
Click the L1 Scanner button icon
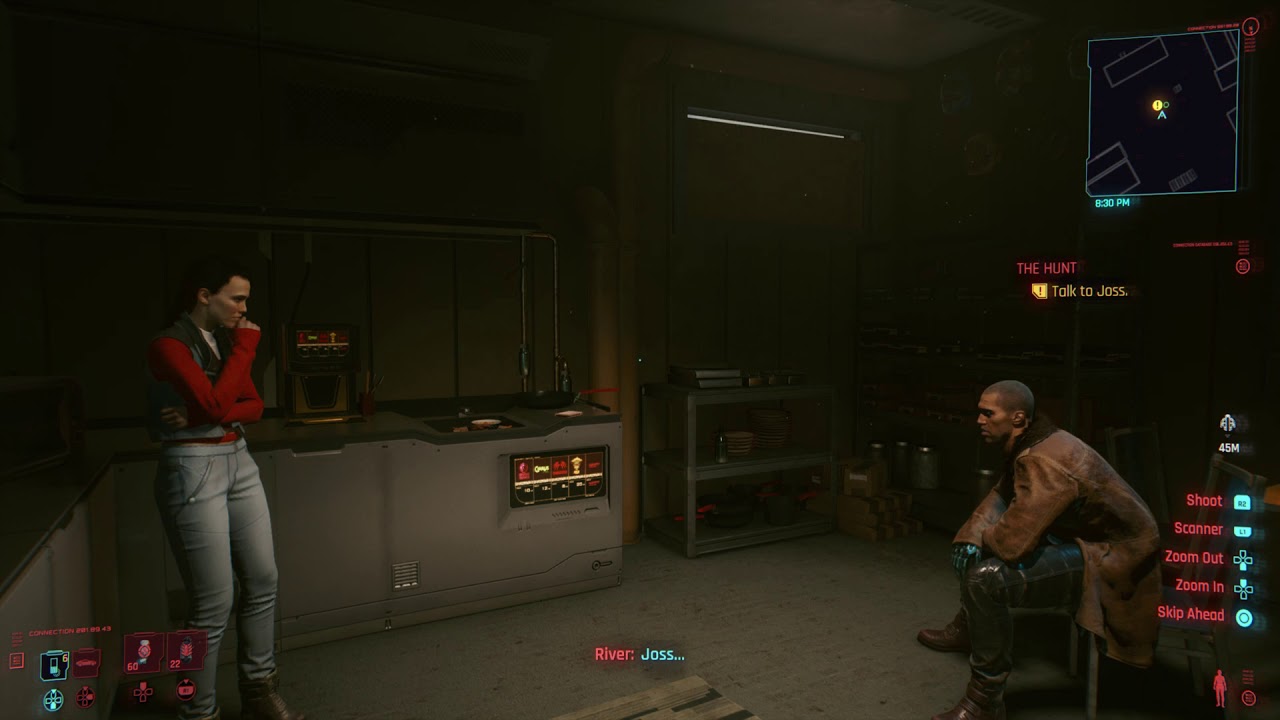[1242, 531]
